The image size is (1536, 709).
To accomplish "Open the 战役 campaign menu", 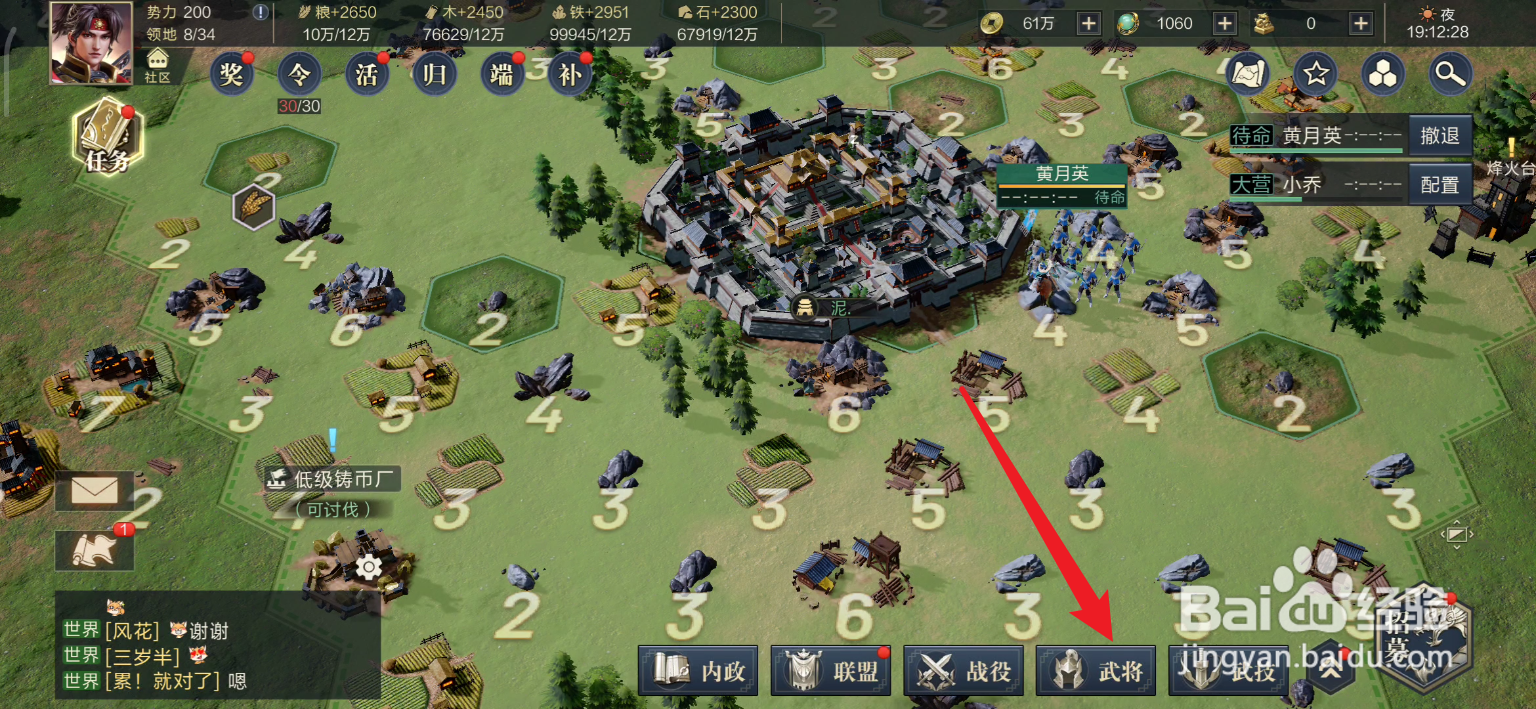I will pyautogui.click(x=964, y=671).
